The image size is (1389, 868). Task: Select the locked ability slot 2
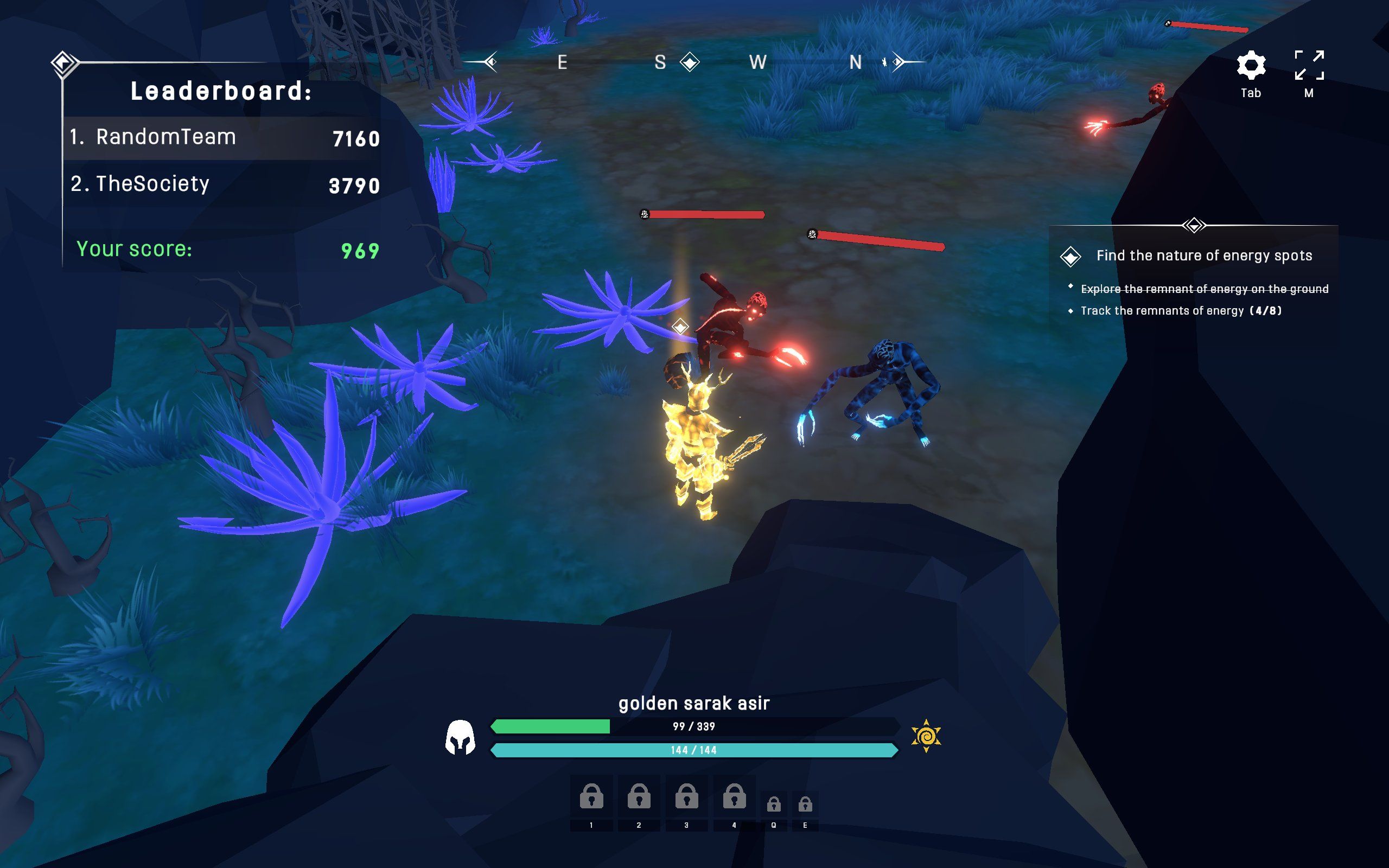[x=639, y=797]
